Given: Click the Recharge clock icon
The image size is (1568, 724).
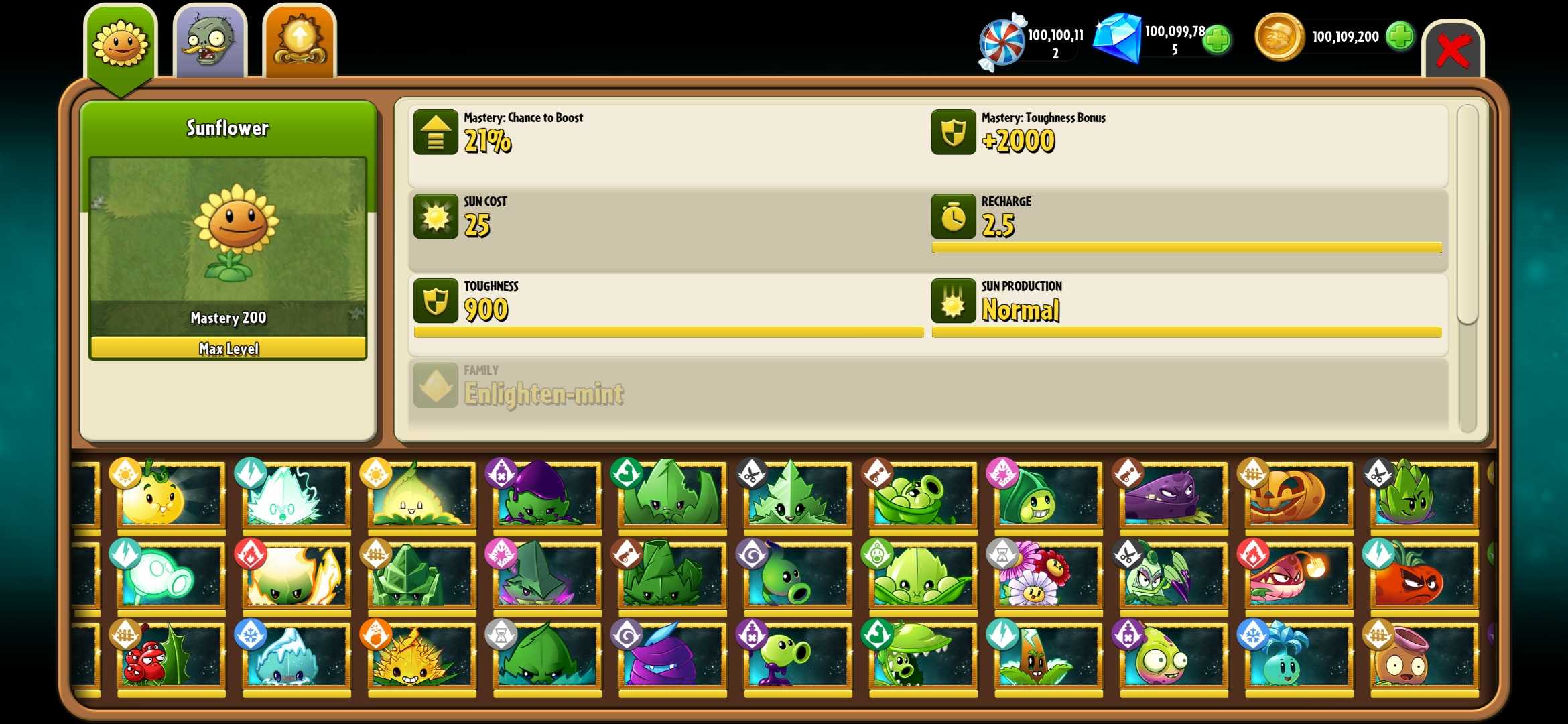Looking at the screenshot, I should coord(954,216).
